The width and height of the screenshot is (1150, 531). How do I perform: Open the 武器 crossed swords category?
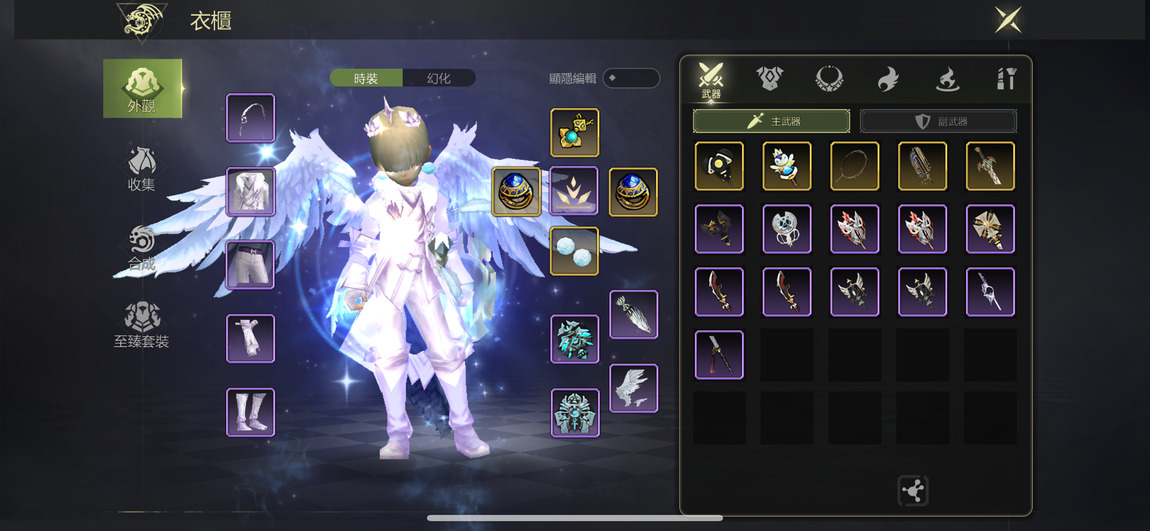pos(711,79)
